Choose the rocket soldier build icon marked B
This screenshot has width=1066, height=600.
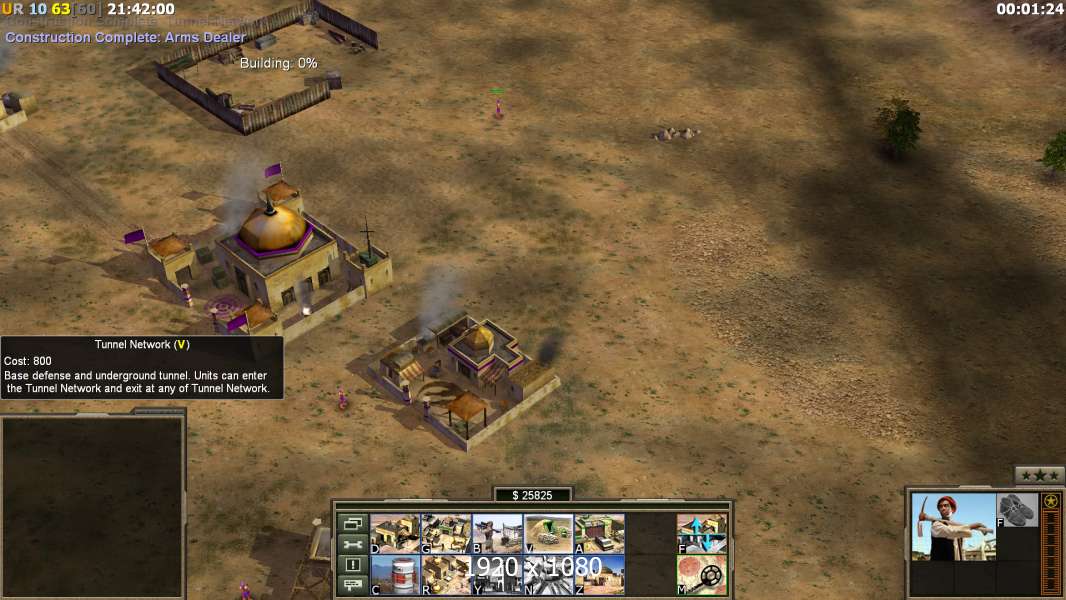click(497, 533)
